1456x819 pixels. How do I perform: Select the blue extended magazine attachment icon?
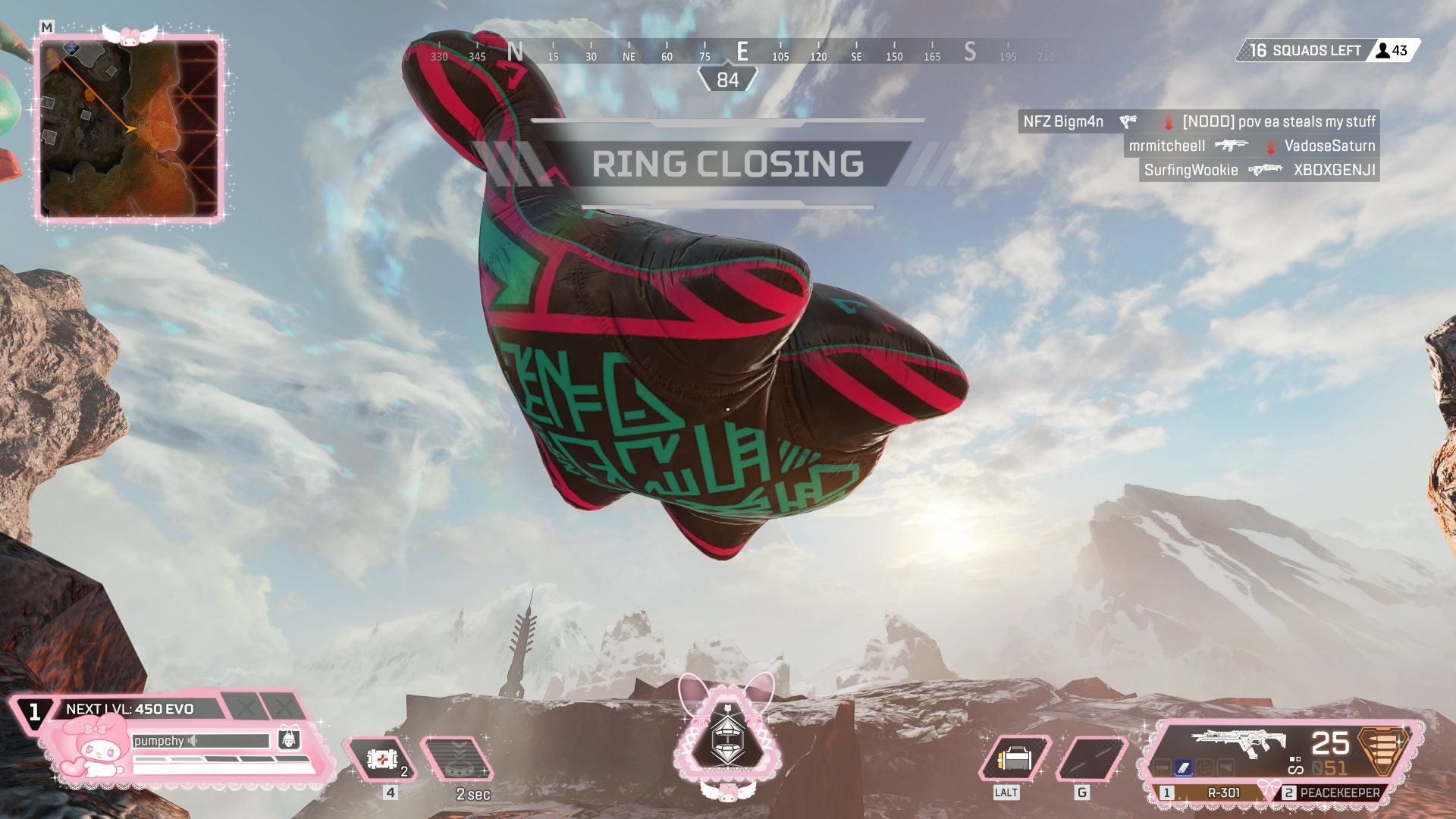pos(1183,767)
